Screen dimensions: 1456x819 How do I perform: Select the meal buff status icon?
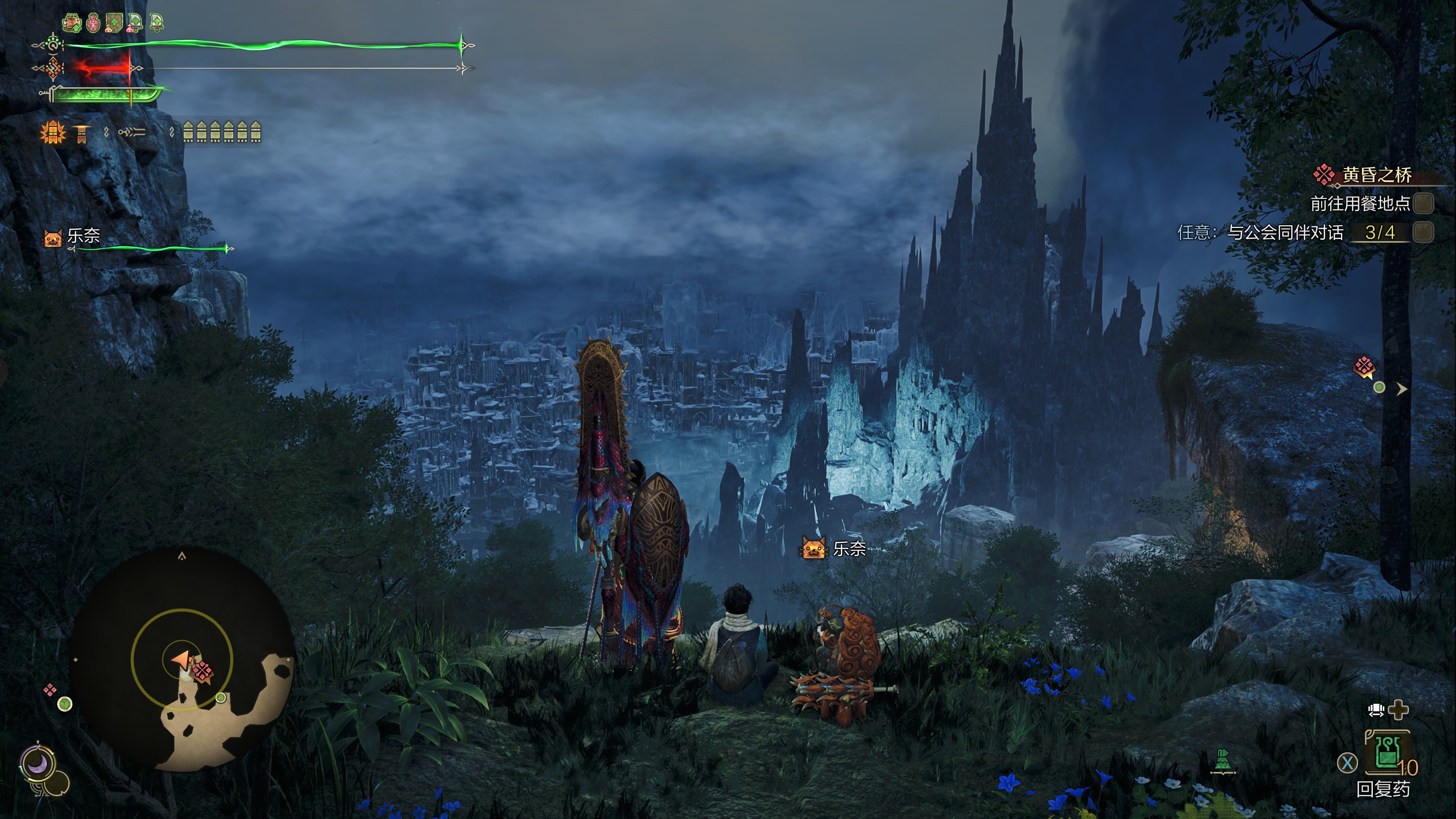point(72,23)
